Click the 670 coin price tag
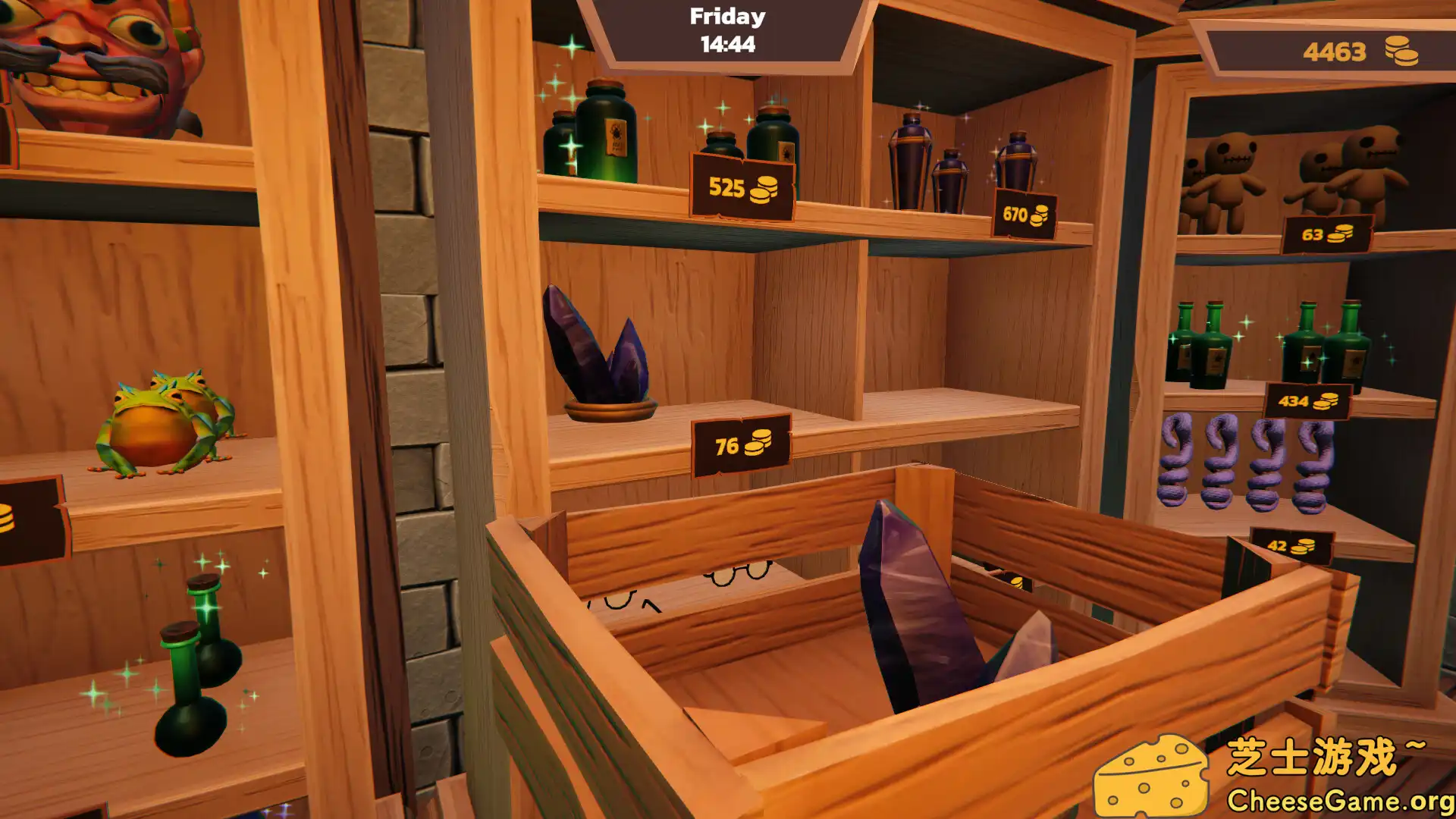This screenshot has width=1456, height=819. [x=1024, y=212]
